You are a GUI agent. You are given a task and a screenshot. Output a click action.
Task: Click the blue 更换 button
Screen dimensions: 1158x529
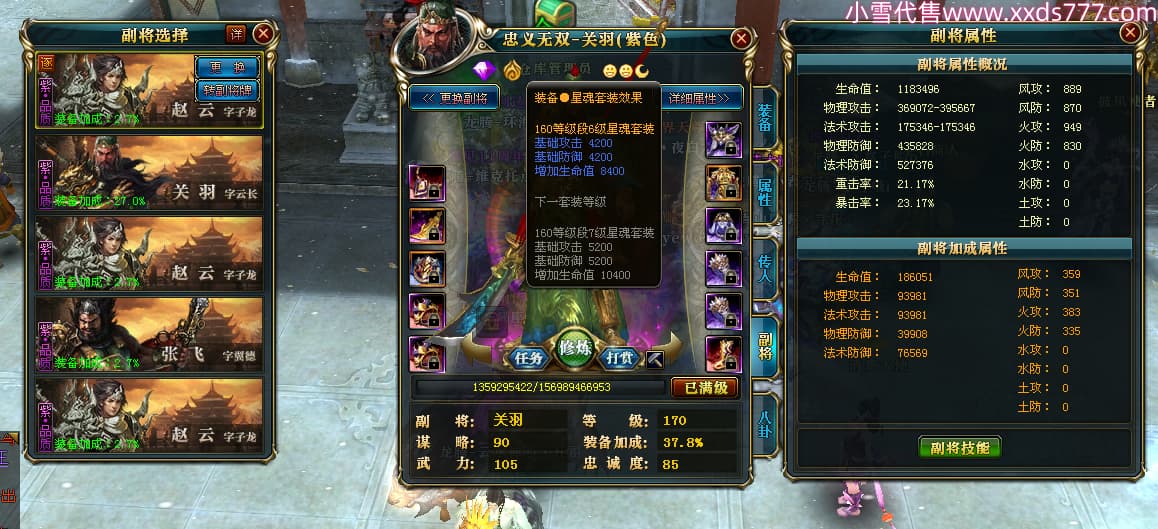227,66
